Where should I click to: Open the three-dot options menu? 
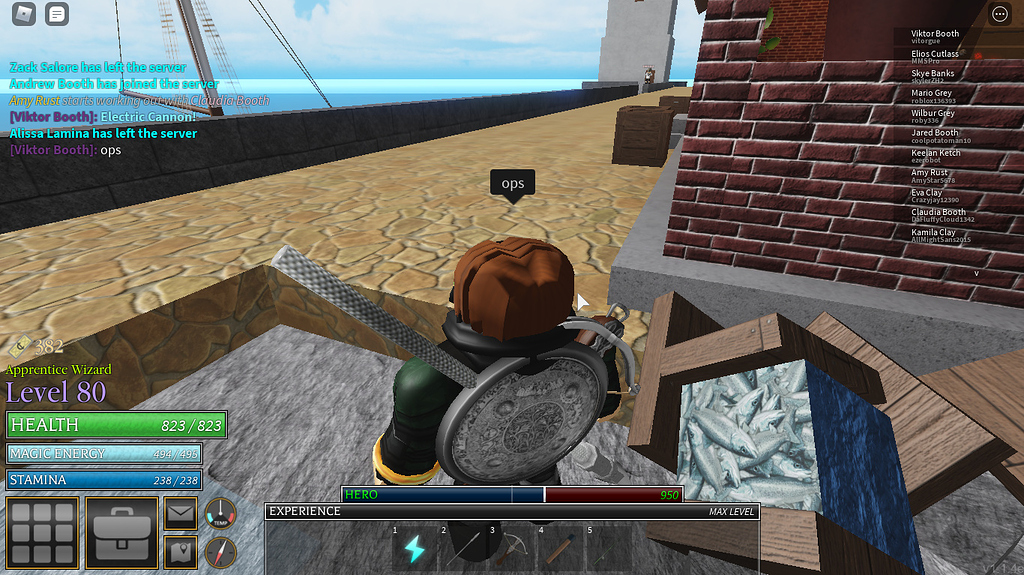pyautogui.click(x=999, y=14)
